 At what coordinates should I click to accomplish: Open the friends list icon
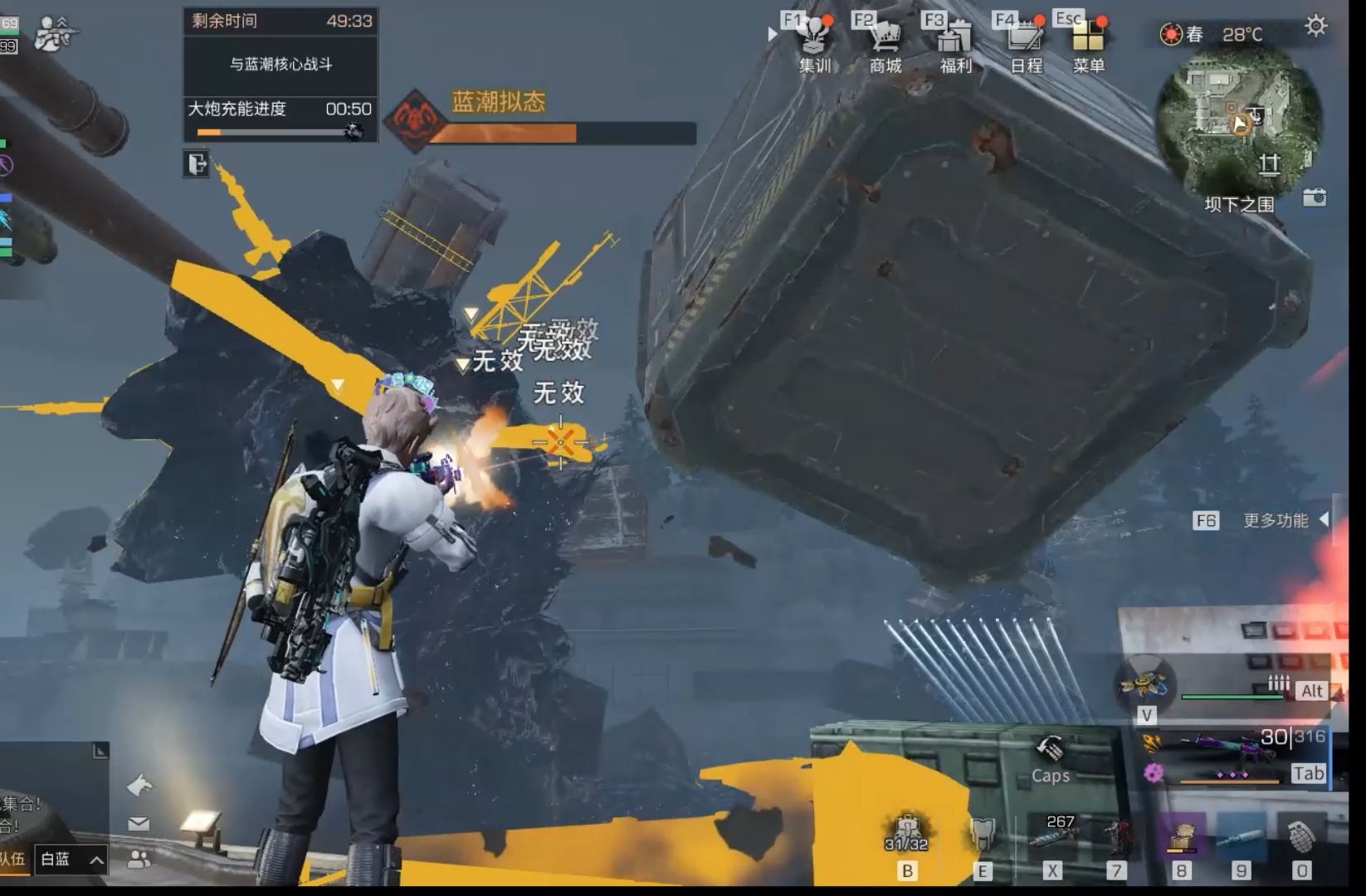point(139,859)
